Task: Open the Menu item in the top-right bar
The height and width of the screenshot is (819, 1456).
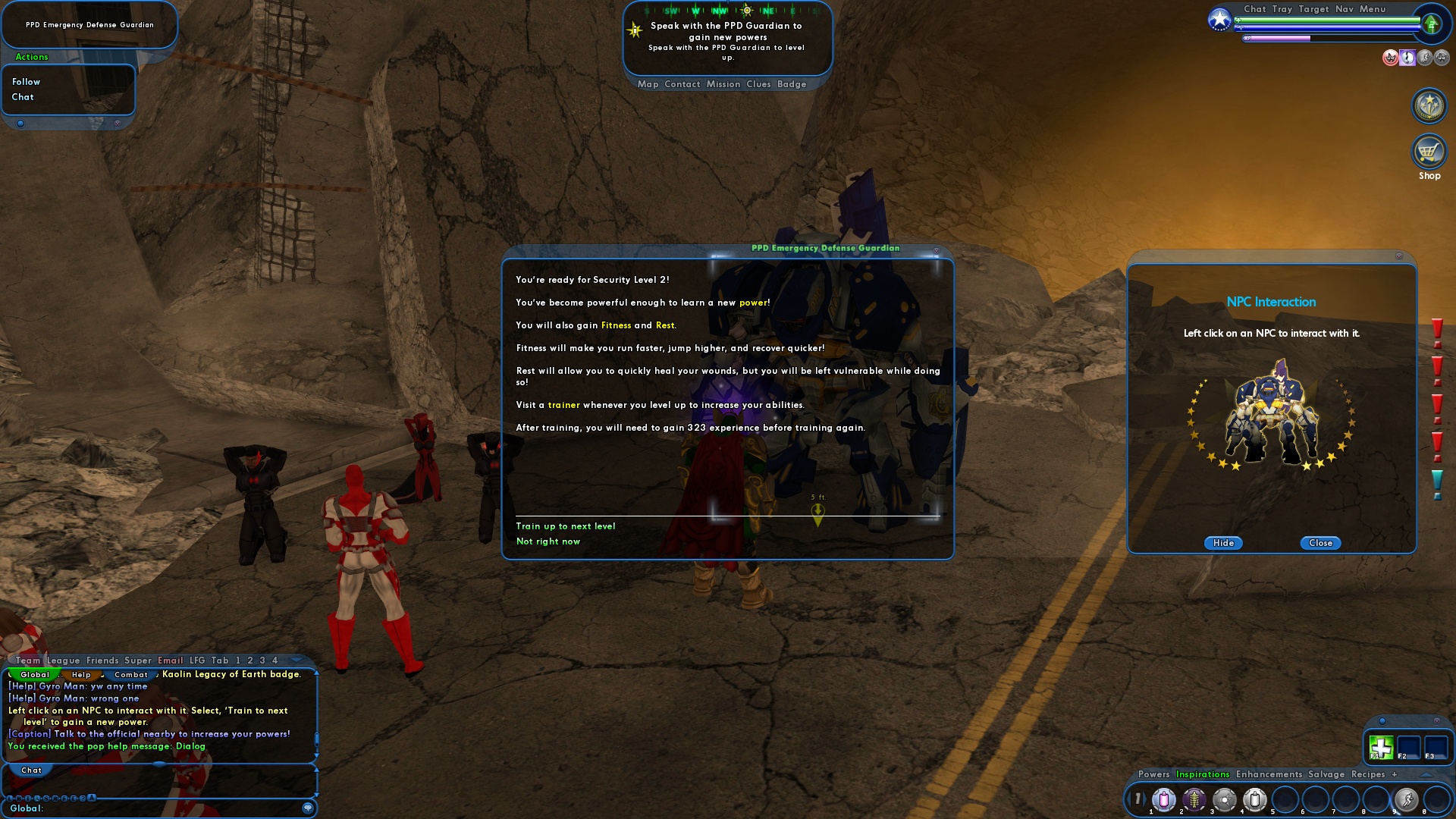Action: pyautogui.click(x=1371, y=9)
